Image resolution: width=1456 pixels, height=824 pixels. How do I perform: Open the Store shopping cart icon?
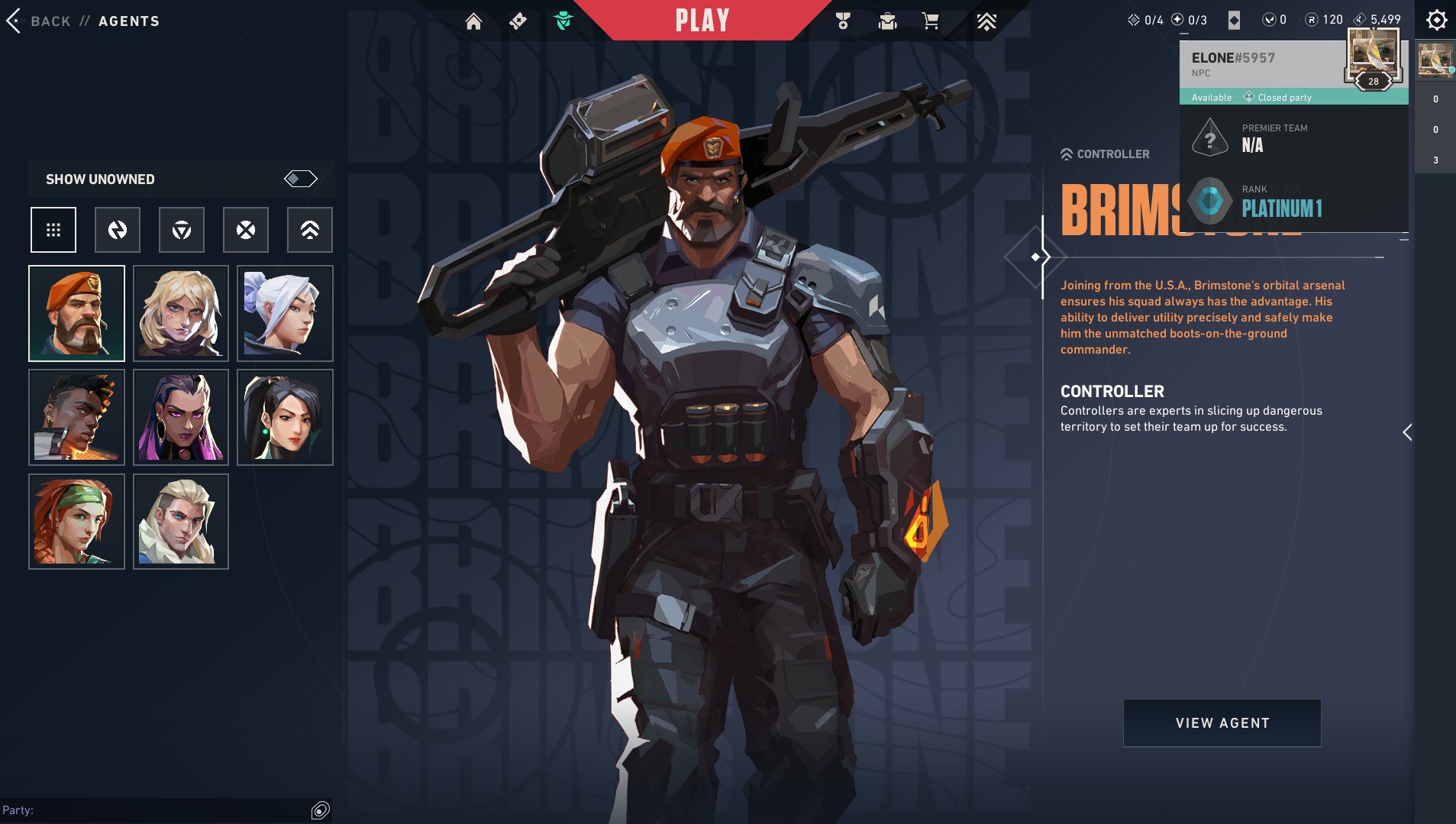930,21
